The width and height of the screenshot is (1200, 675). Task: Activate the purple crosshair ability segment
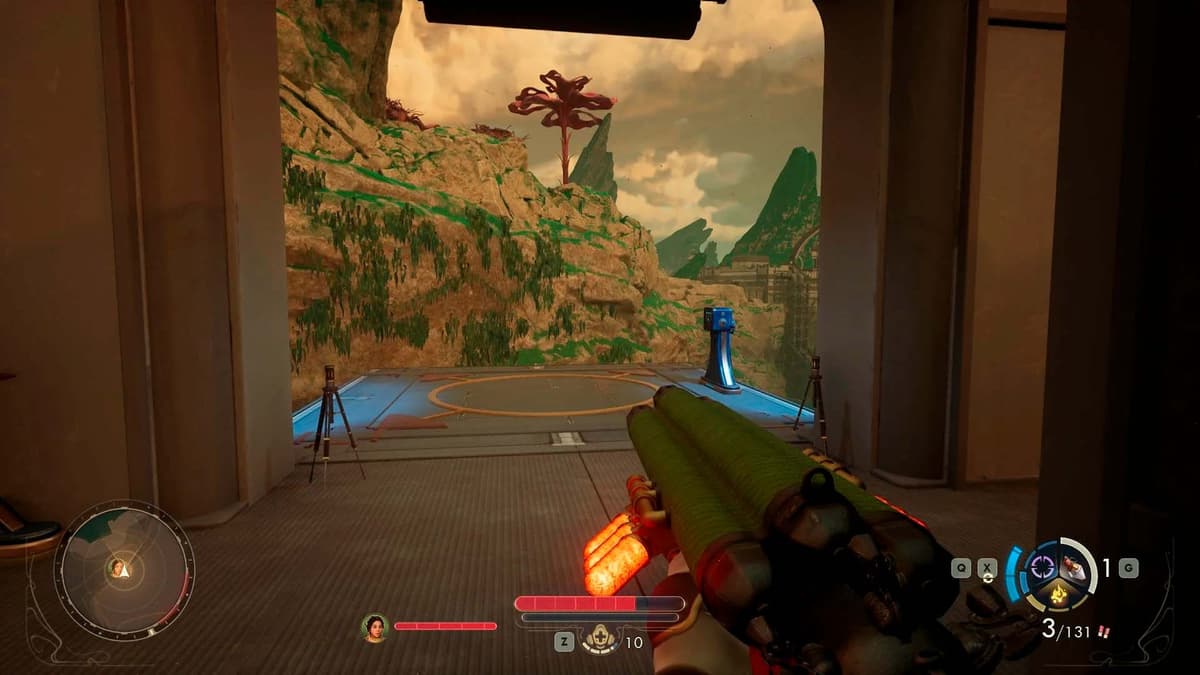tap(1041, 567)
